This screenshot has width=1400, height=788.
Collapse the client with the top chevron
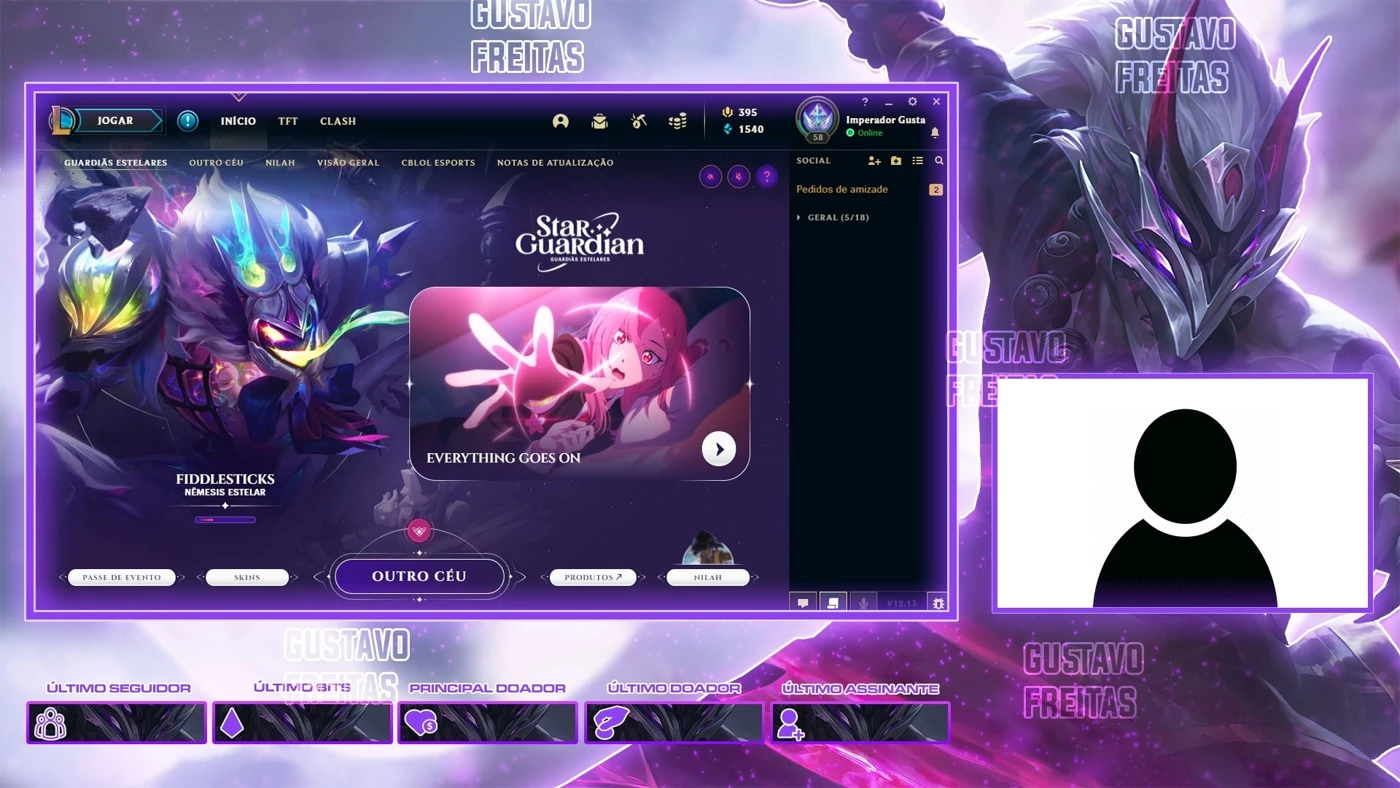pos(238,97)
